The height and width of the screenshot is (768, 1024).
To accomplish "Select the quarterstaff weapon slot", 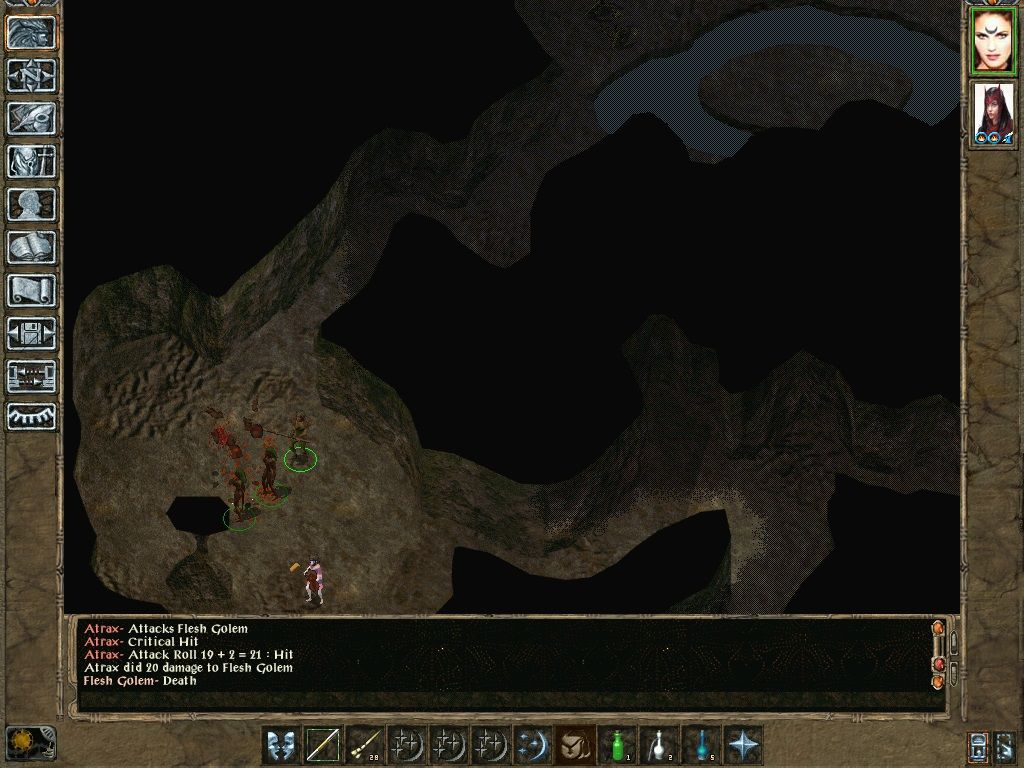I will [323, 745].
